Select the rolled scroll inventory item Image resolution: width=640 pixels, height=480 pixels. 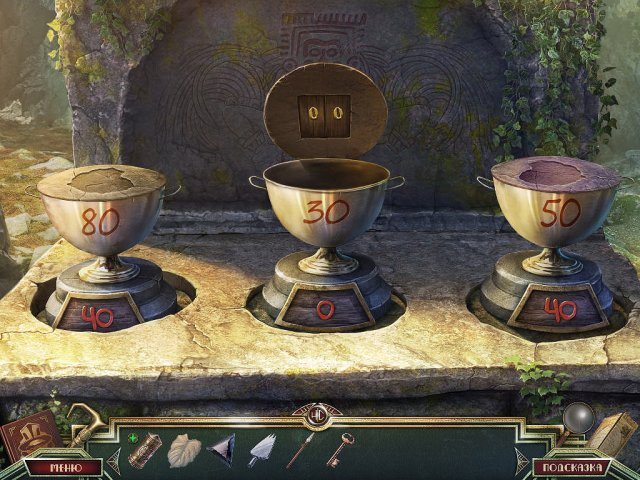click(145, 449)
